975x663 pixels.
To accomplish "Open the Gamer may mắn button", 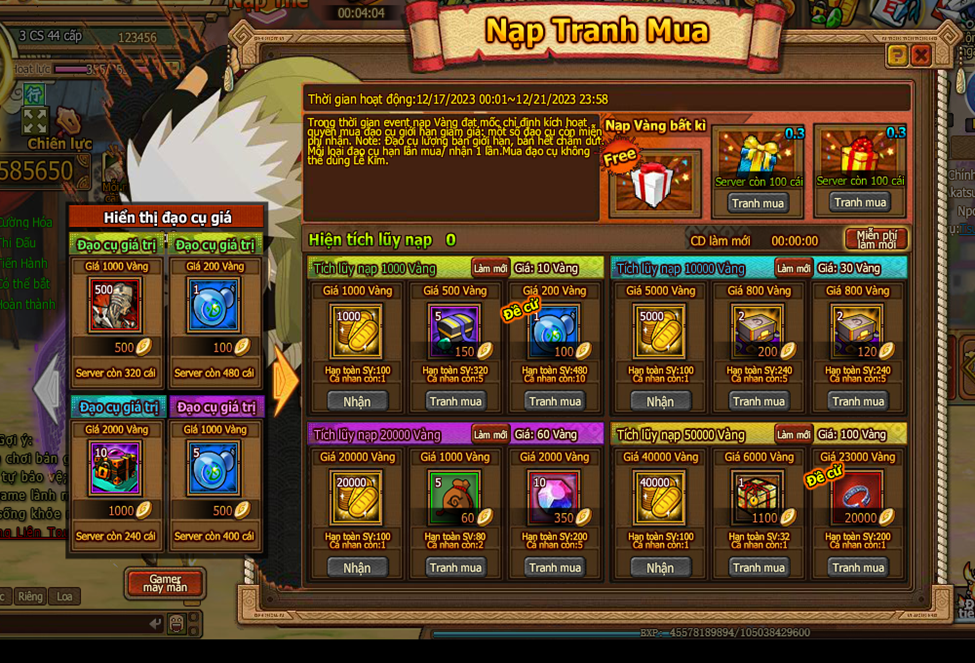I will tap(164, 584).
